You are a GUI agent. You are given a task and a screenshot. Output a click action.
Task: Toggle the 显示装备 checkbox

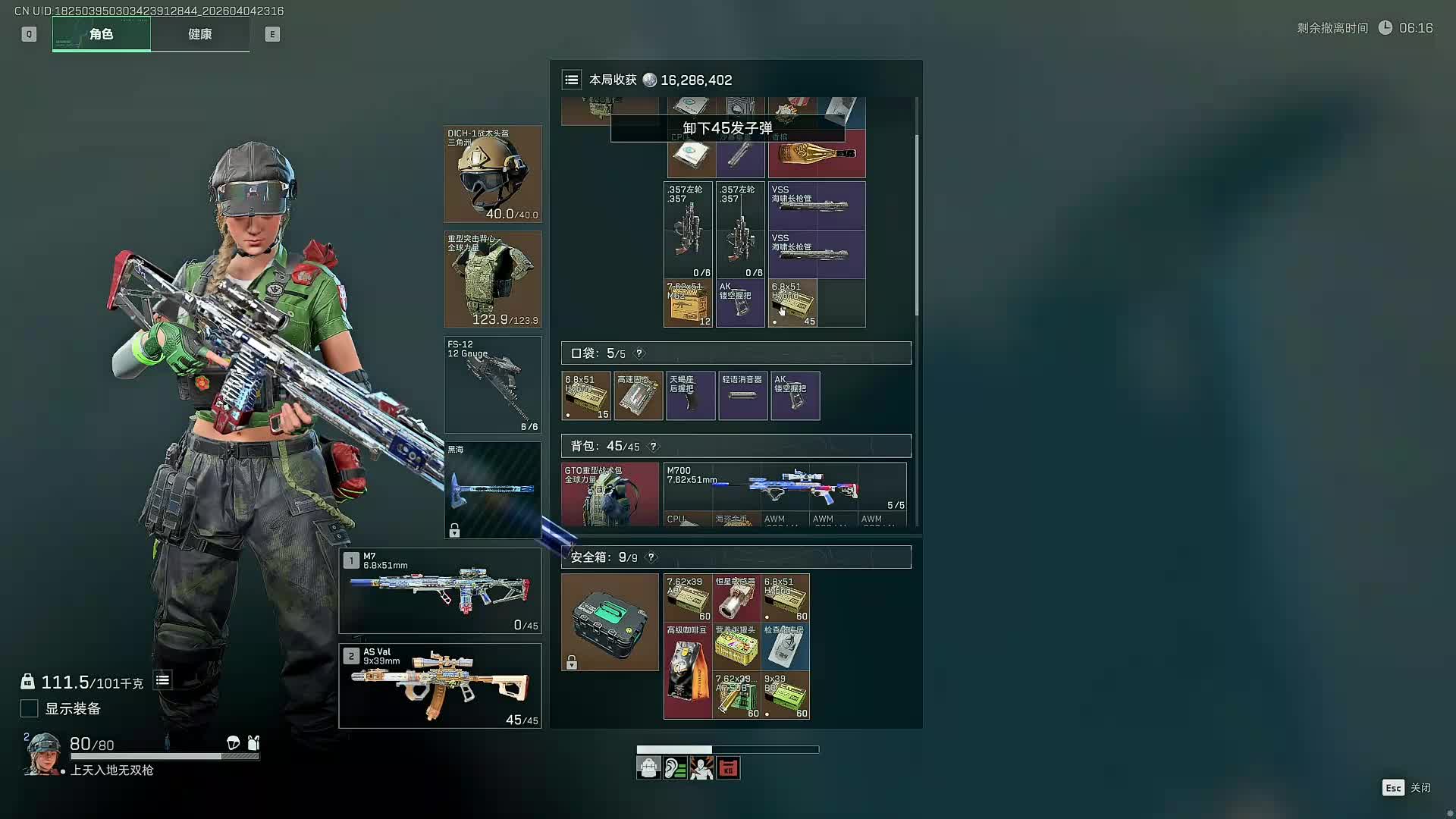29,708
